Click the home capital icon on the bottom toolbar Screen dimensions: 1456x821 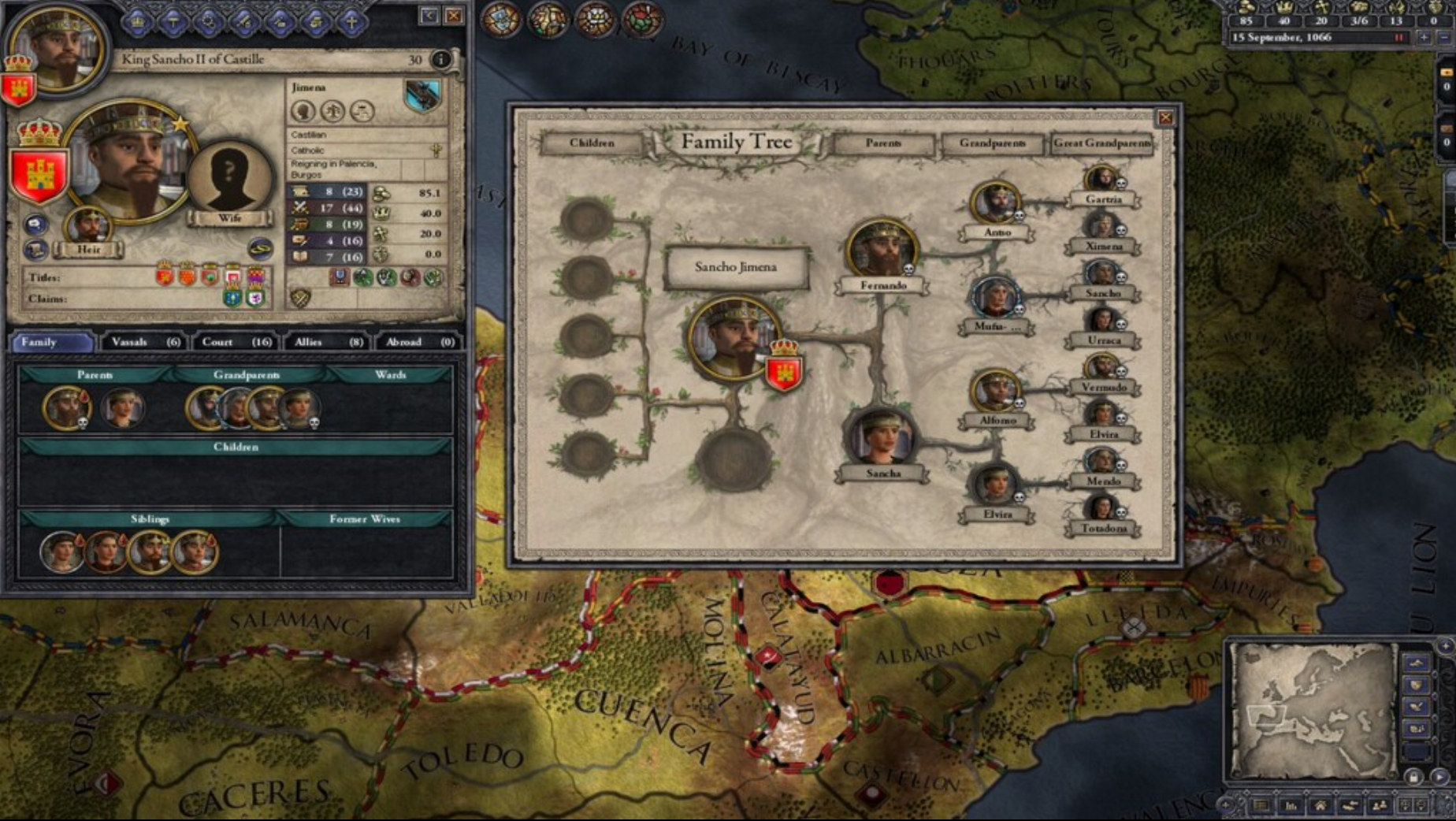pos(1320,806)
